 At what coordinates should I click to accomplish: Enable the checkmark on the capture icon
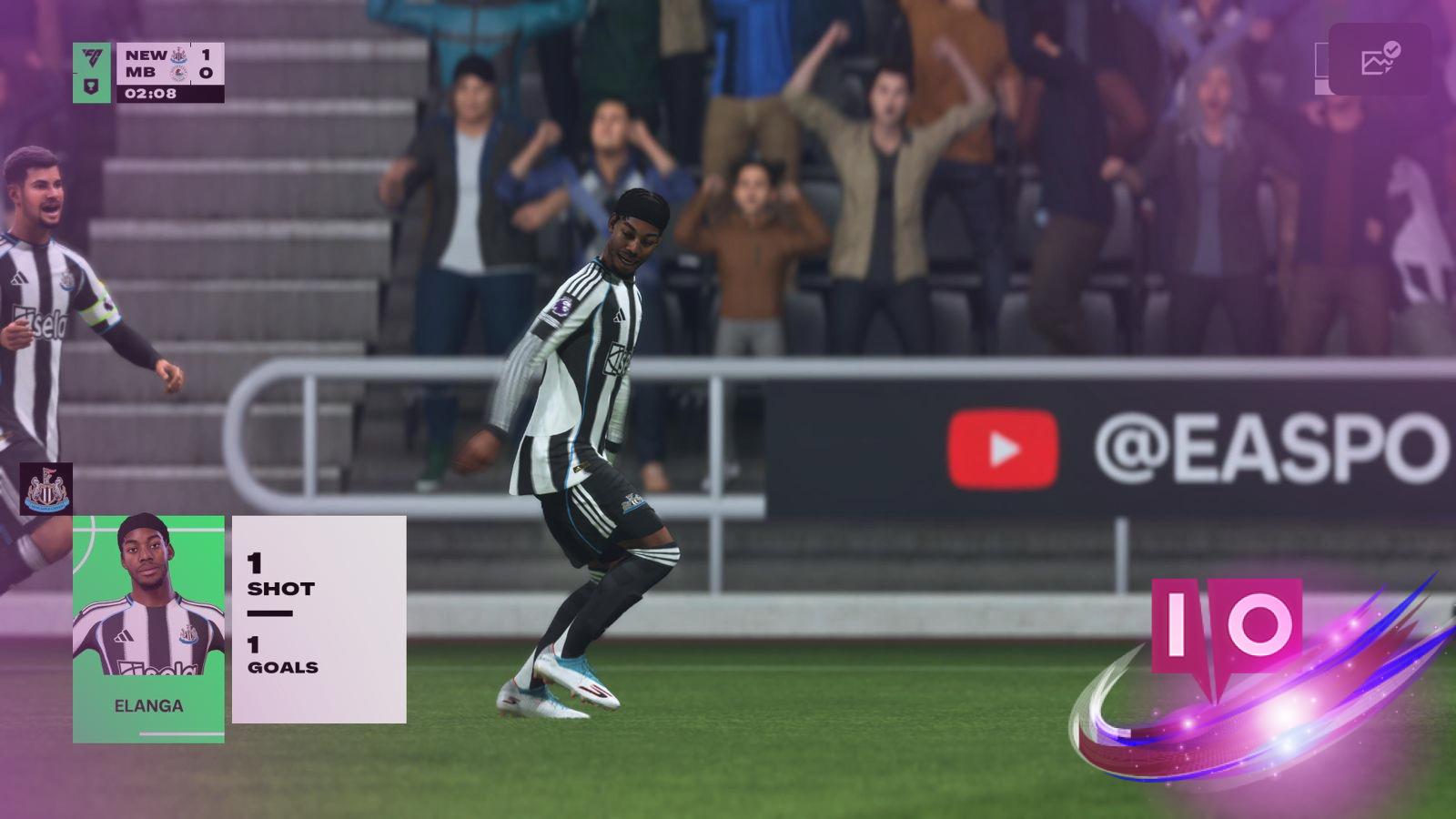(x=1390, y=48)
